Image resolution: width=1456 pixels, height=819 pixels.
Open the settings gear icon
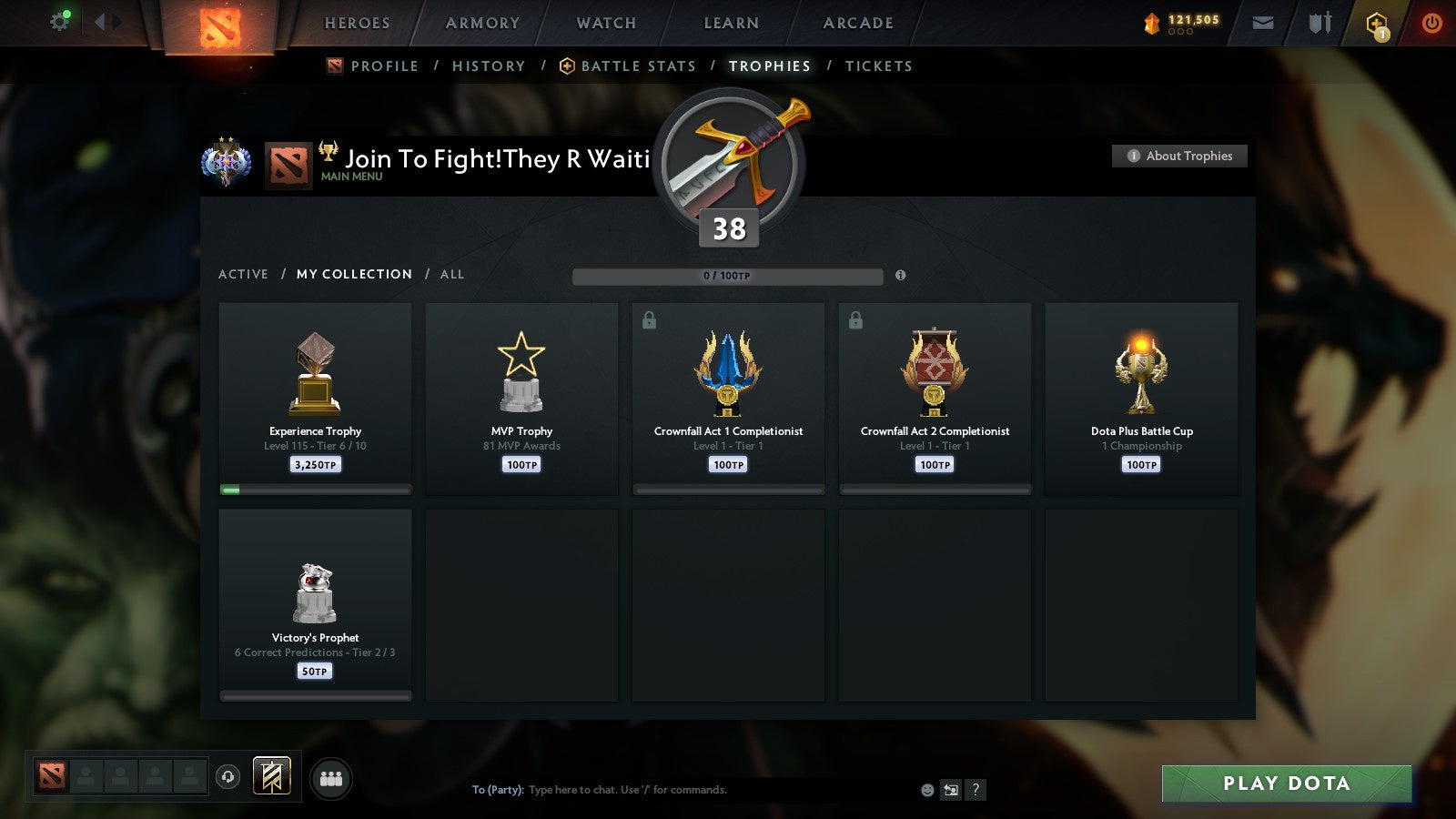click(60, 20)
